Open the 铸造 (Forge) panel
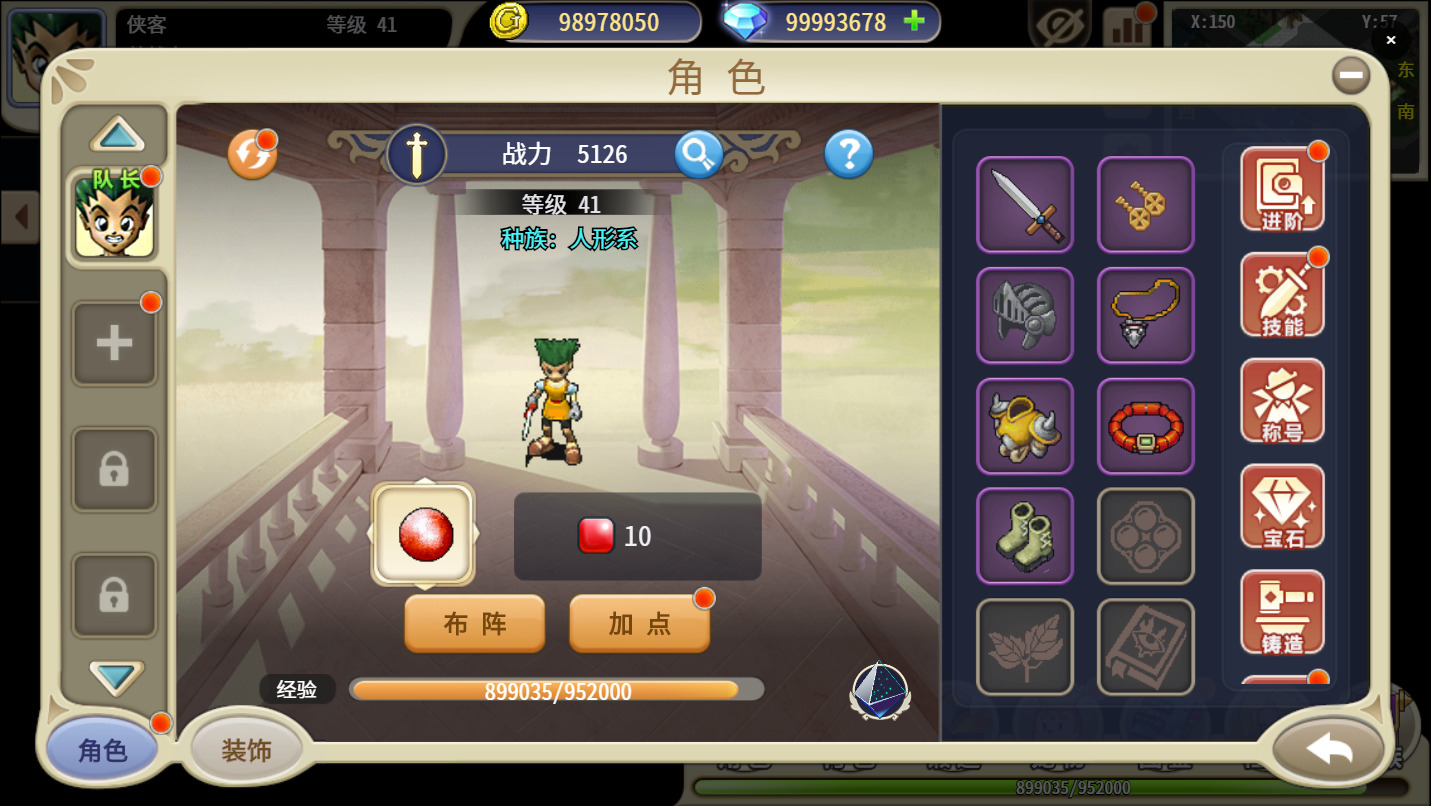Screen dimensions: 1431x806 point(1282,614)
